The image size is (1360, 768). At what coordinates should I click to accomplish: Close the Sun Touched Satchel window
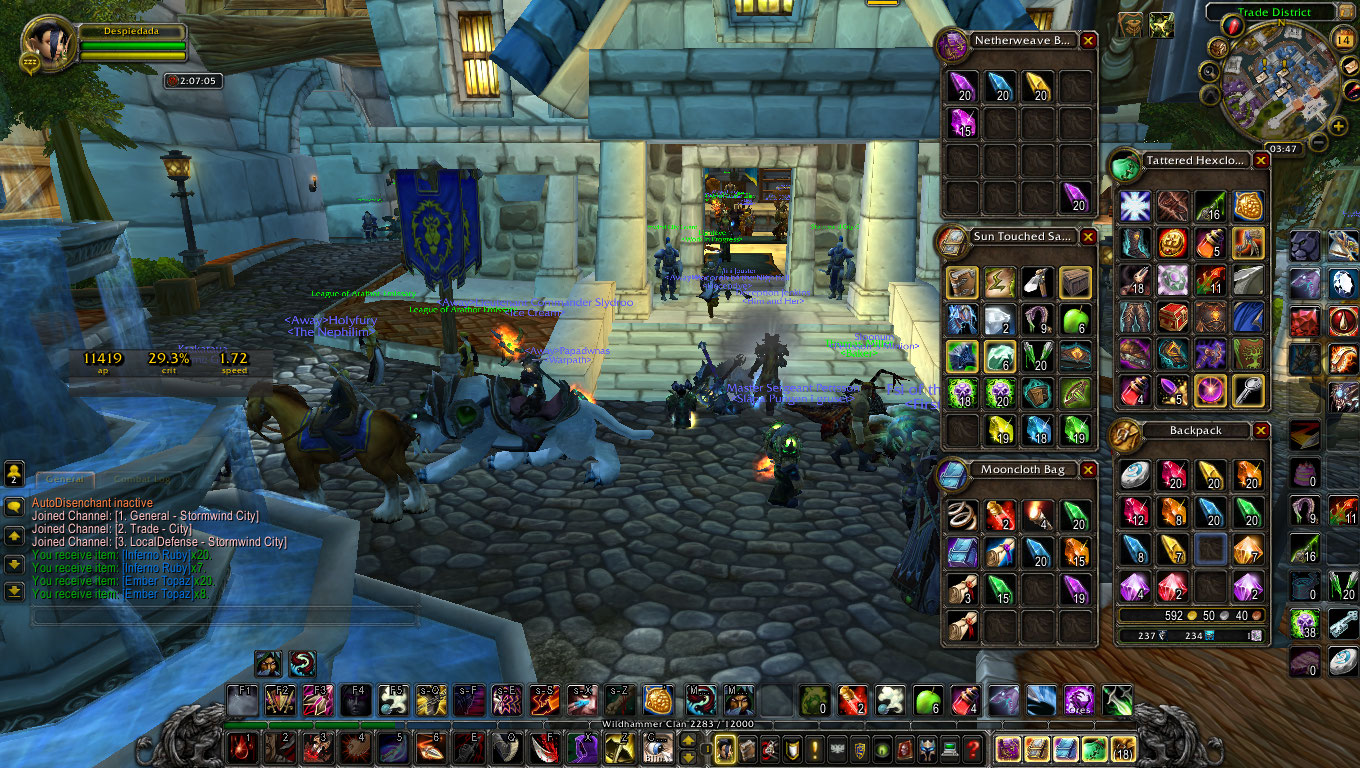pyautogui.click(x=1088, y=237)
